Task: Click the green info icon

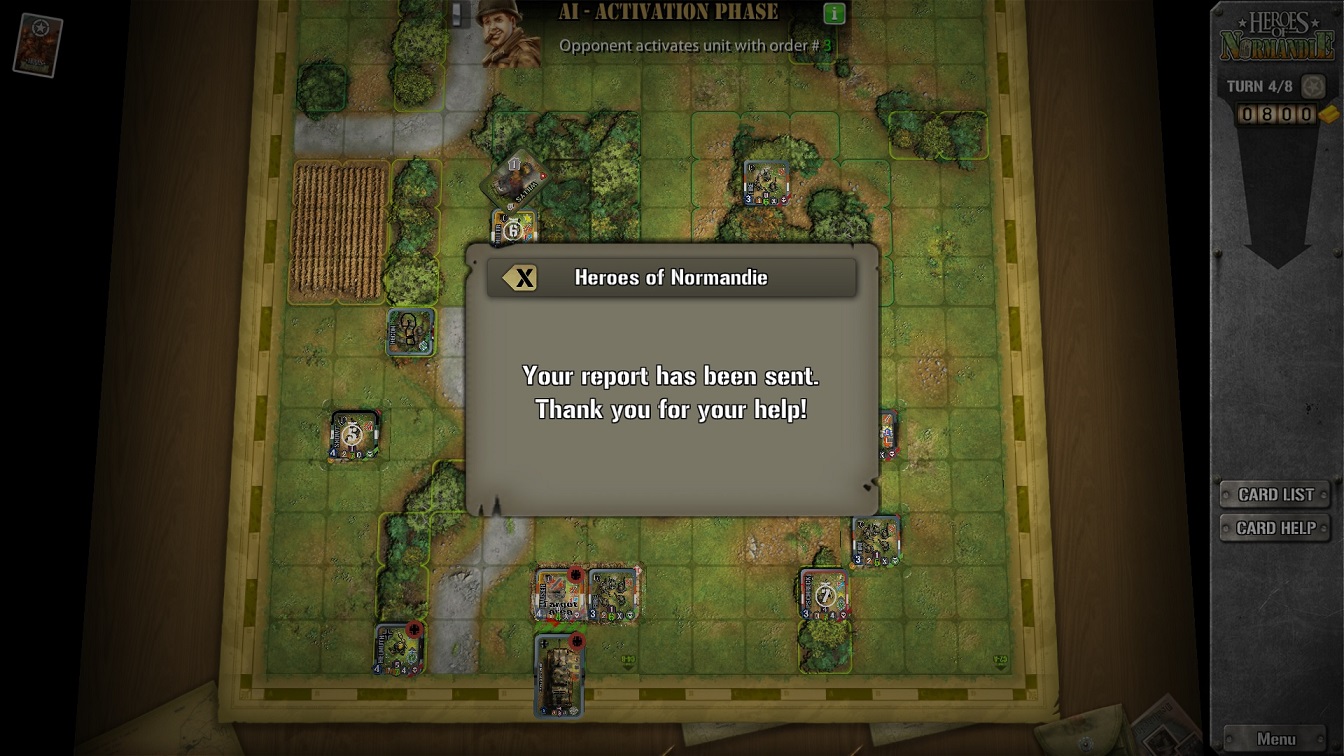Action: point(834,13)
